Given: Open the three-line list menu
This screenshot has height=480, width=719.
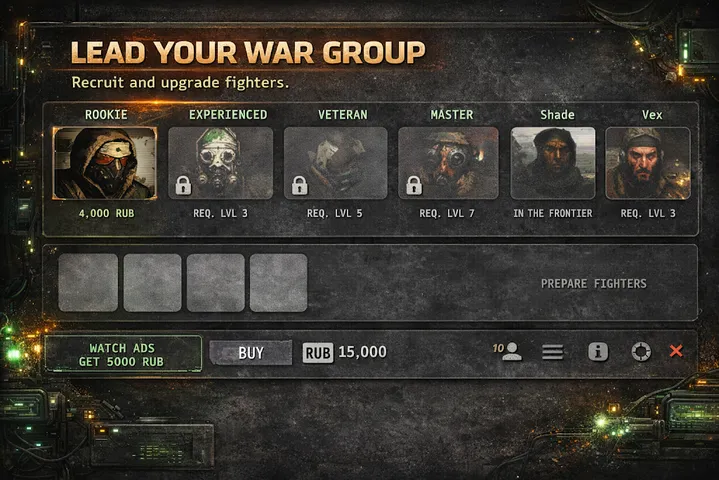Looking at the screenshot, I should click(x=553, y=352).
